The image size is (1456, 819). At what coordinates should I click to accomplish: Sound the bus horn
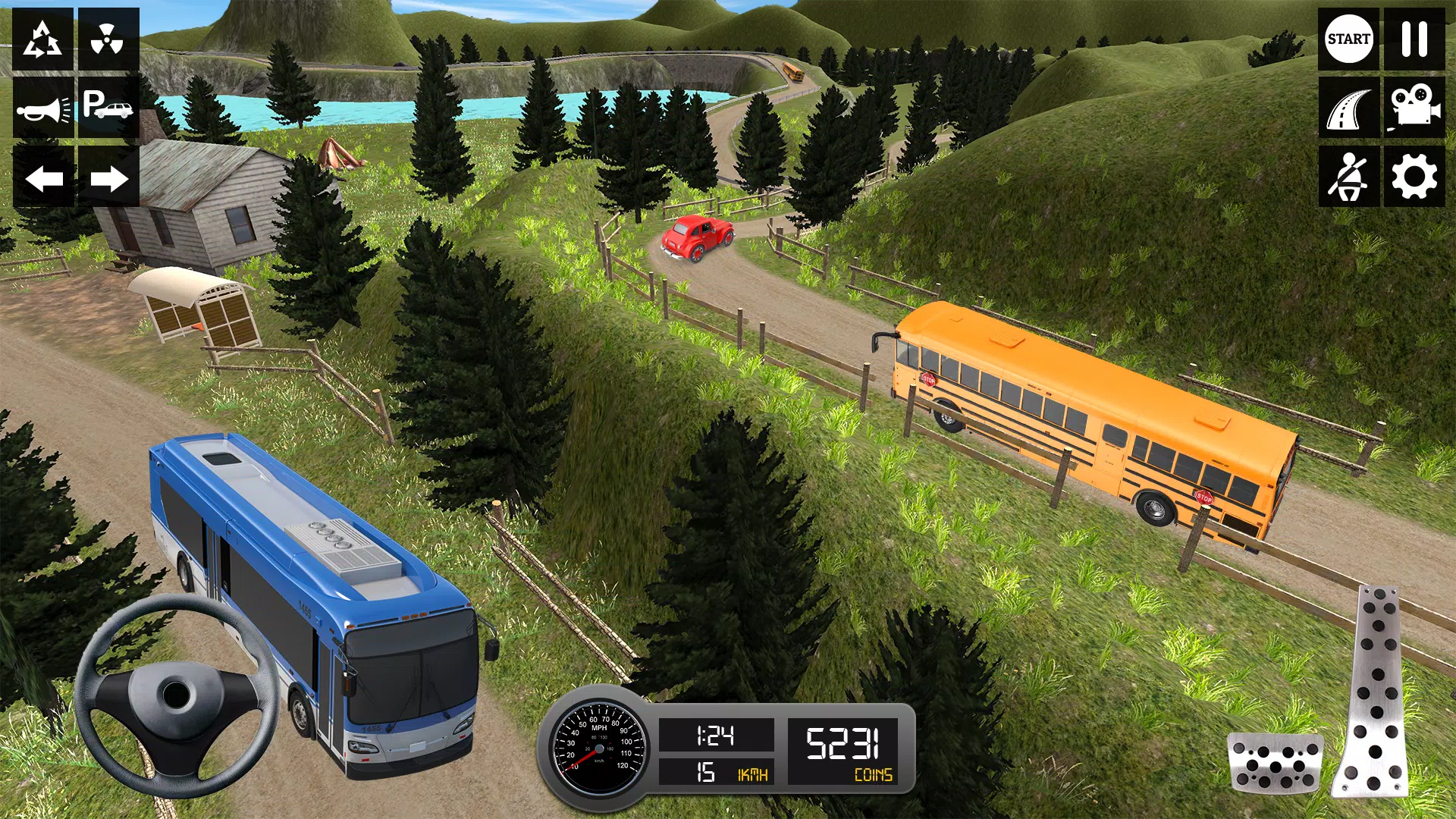point(43,108)
